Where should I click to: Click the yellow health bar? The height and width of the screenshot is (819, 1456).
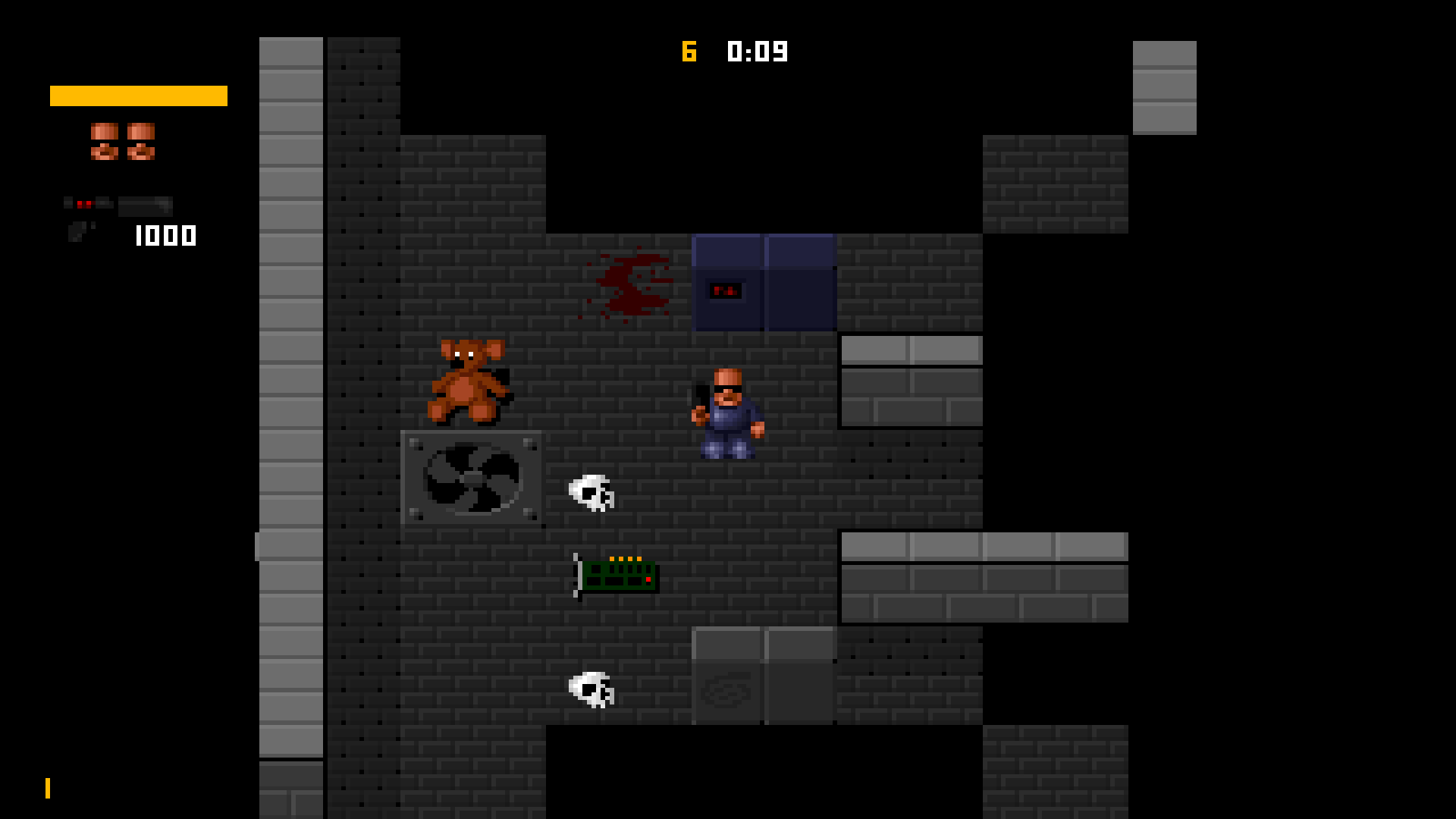(138, 96)
